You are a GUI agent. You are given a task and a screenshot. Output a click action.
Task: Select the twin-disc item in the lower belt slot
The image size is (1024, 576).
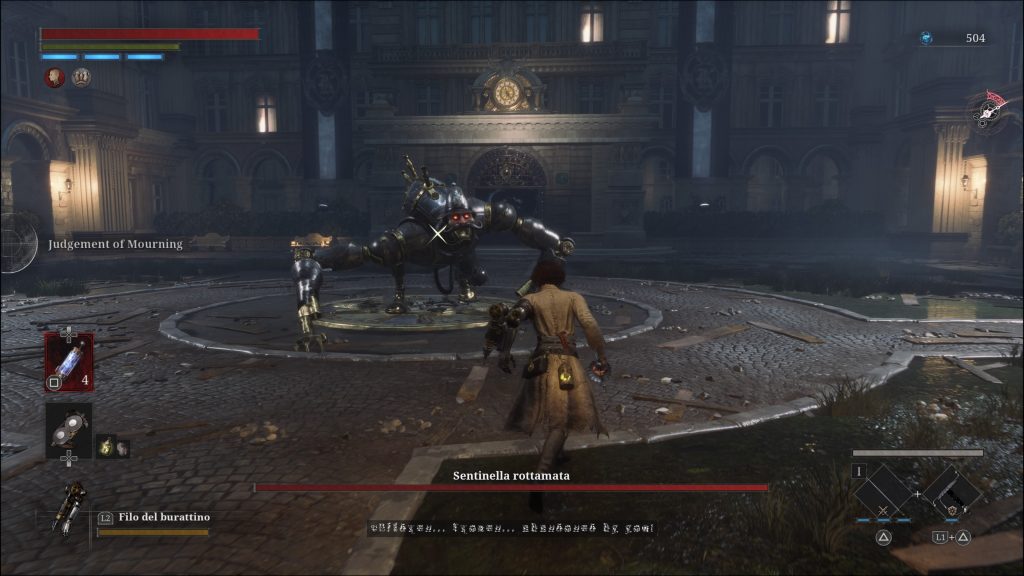[x=68, y=428]
